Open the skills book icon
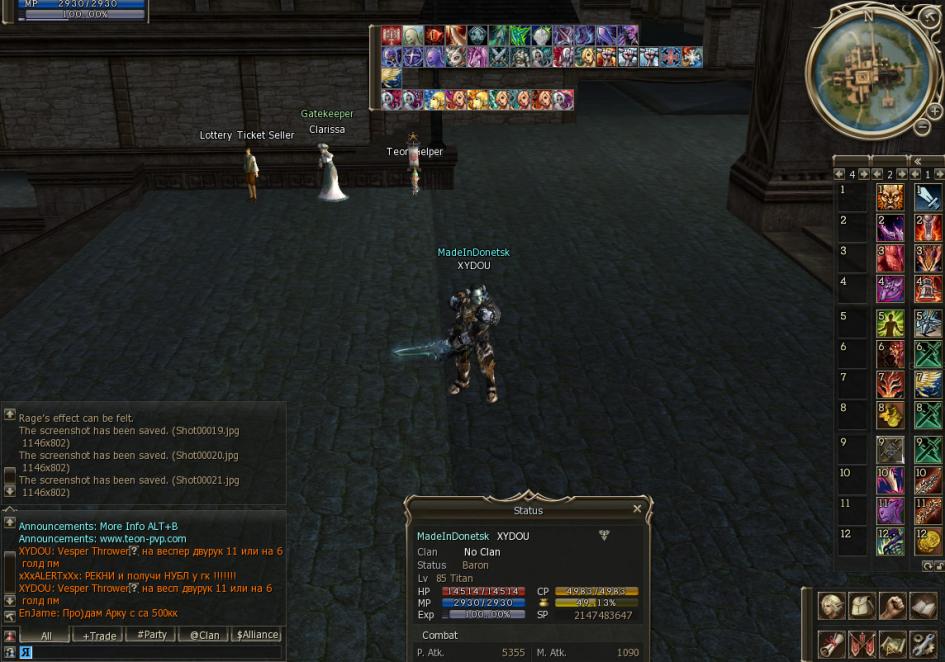The image size is (945, 662). point(923,606)
